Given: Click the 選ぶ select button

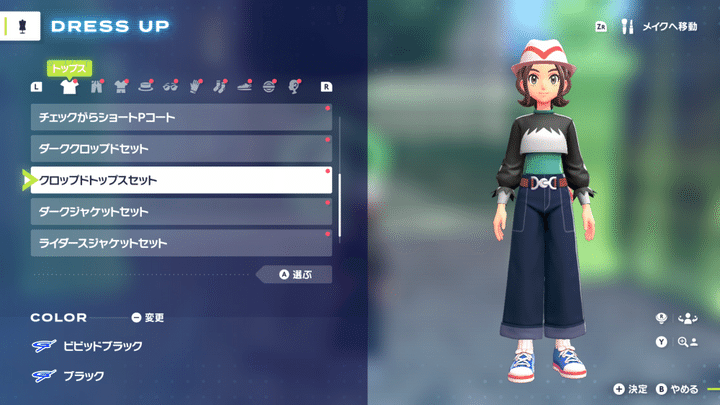Looking at the screenshot, I should pyautogui.click(x=294, y=274).
